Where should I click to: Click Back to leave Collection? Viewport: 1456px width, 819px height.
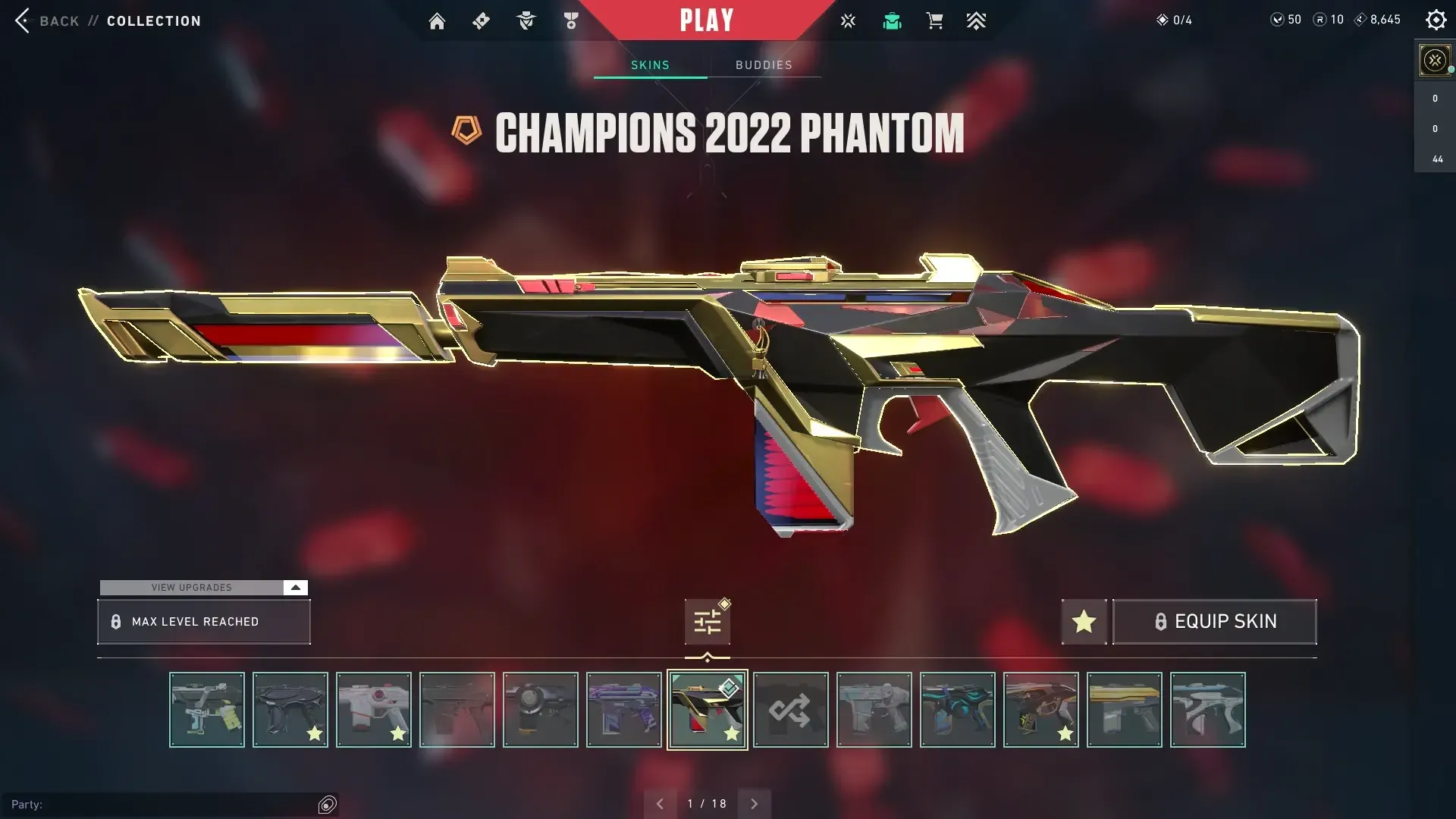click(x=49, y=20)
